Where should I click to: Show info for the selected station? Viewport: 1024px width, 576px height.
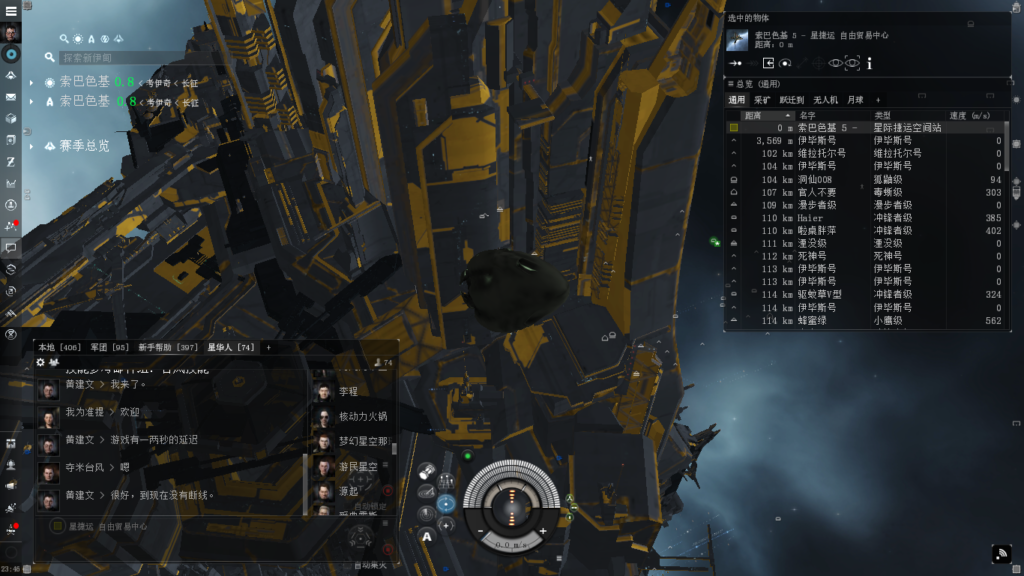point(870,63)
